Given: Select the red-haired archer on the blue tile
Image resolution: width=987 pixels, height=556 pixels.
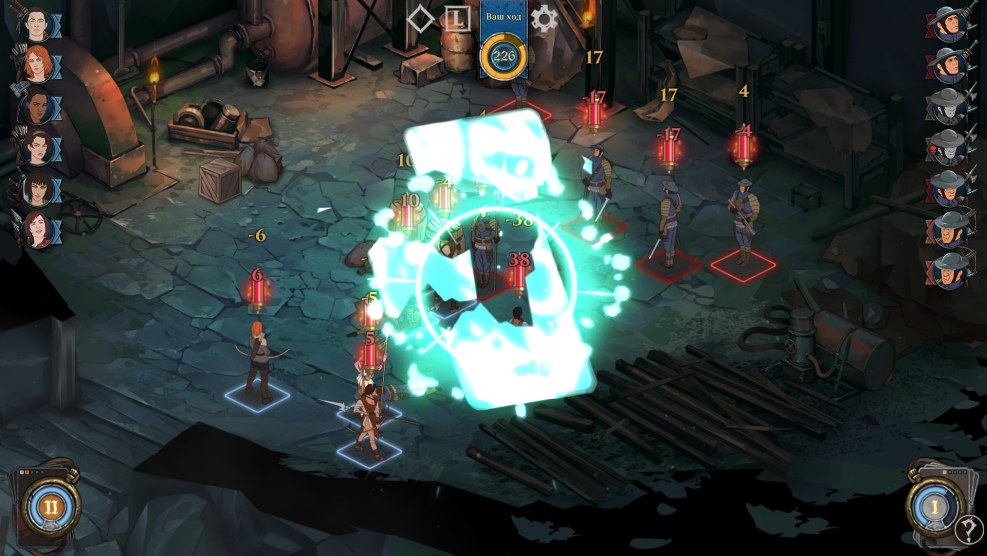Looking at the screenshot, I should click(260, 358).
